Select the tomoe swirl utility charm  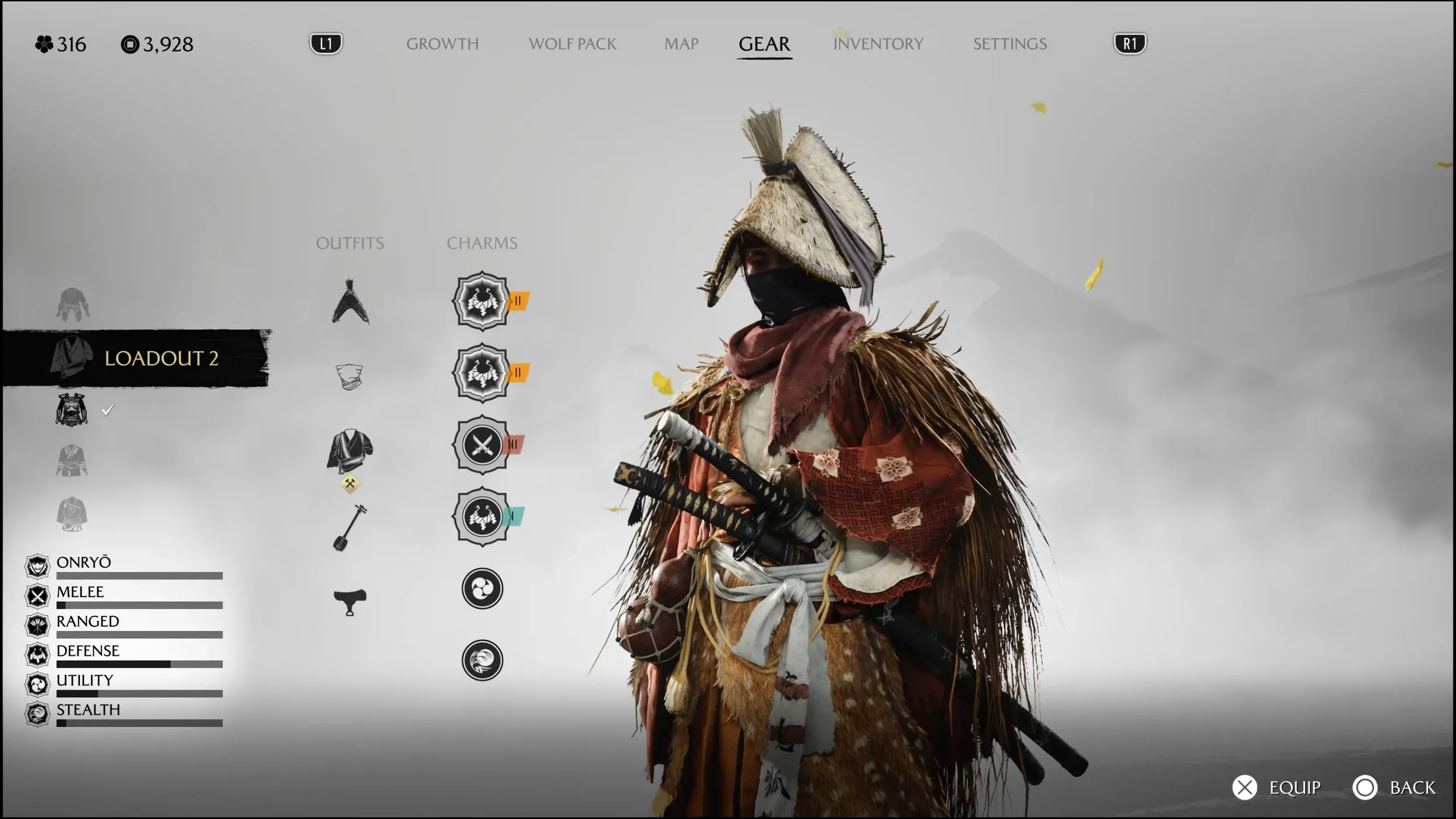pyautogui.click(x=482, y=588)
